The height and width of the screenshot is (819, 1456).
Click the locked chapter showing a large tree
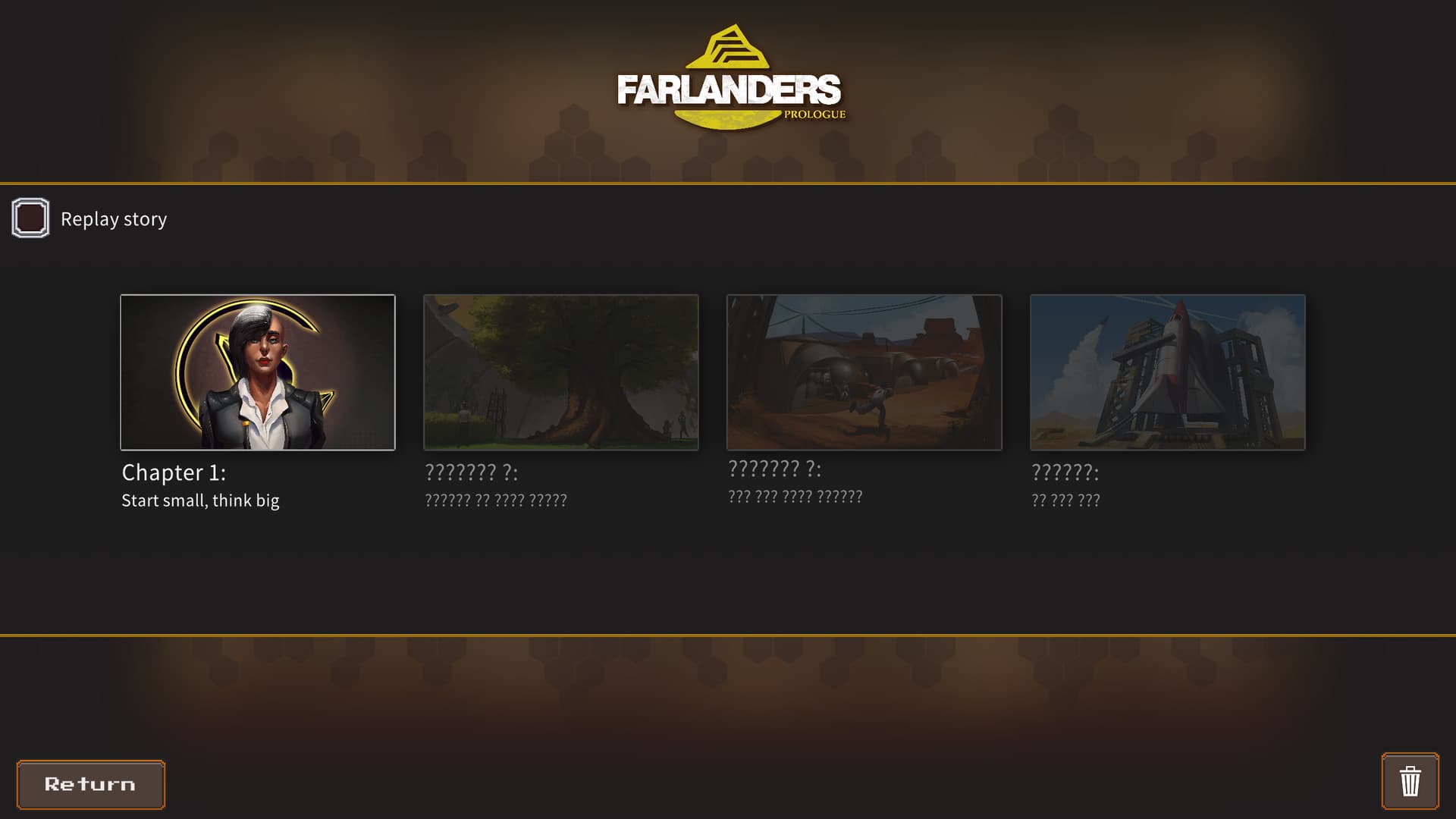point(561,372)
